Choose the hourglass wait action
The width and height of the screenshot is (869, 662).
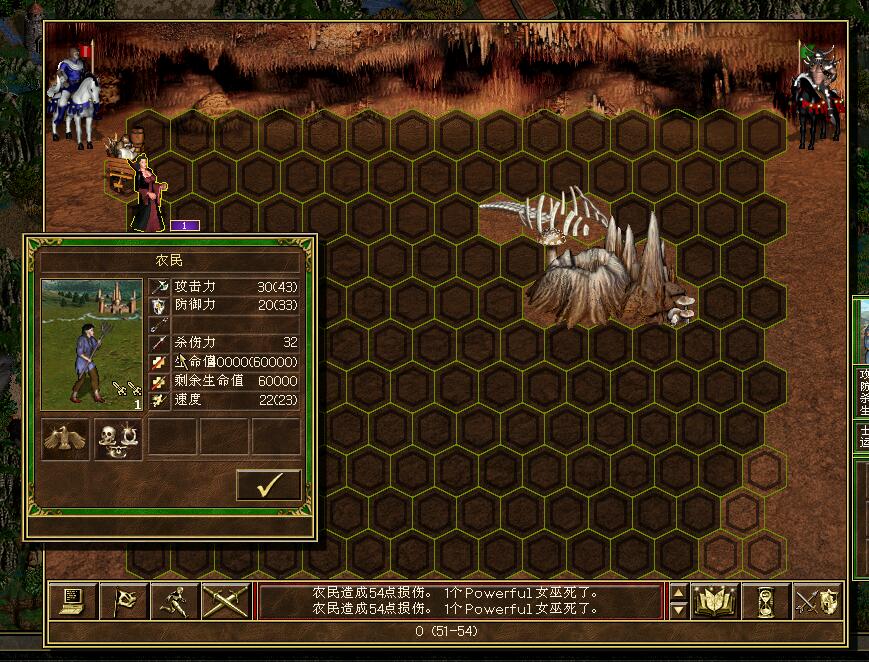point(766,600)
